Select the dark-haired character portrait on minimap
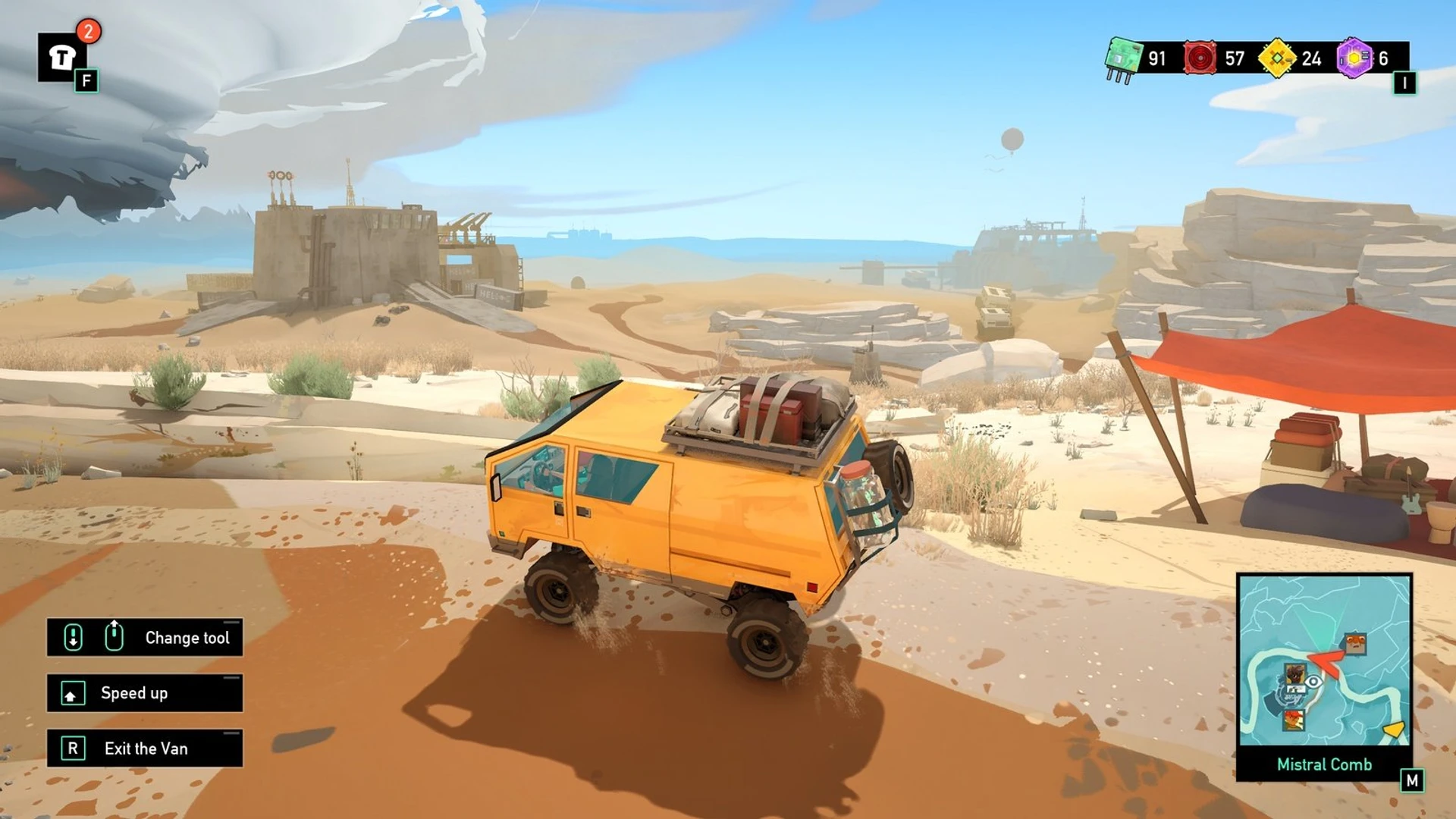The image size is (1456, 819). [1294, 673]
